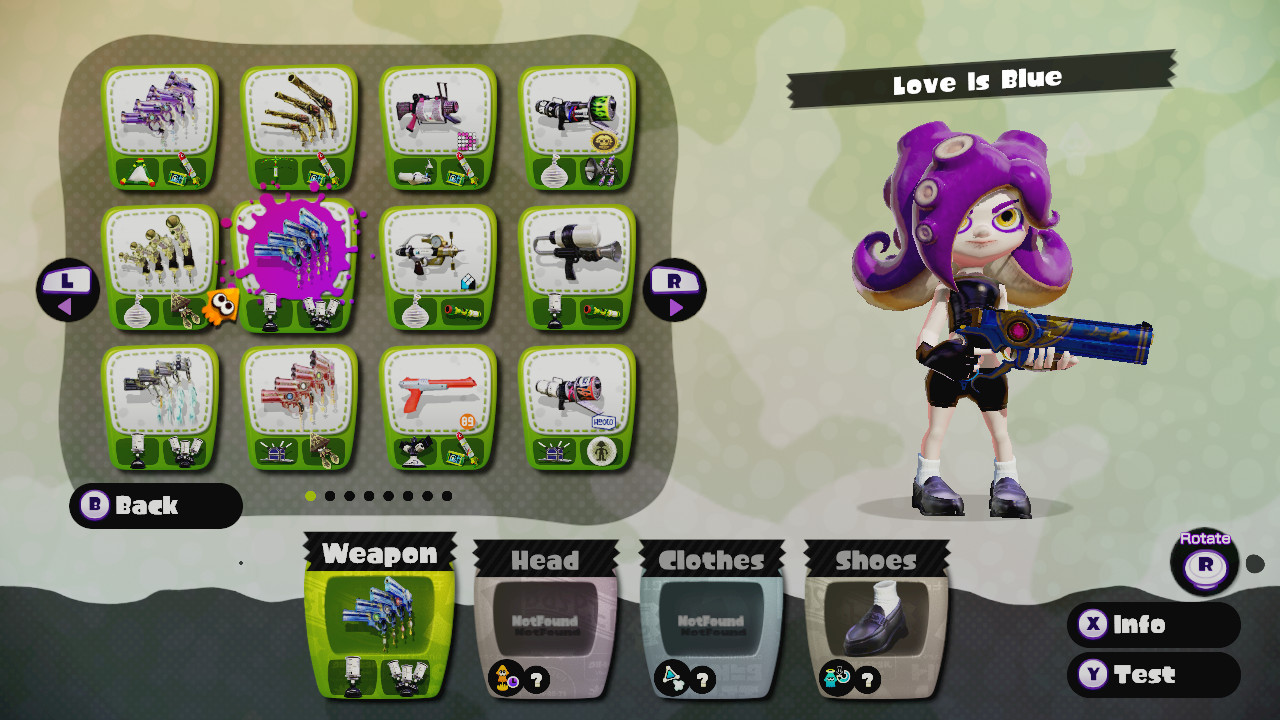
Task: Click the R arrow to page right
Action: pos(676,290)
